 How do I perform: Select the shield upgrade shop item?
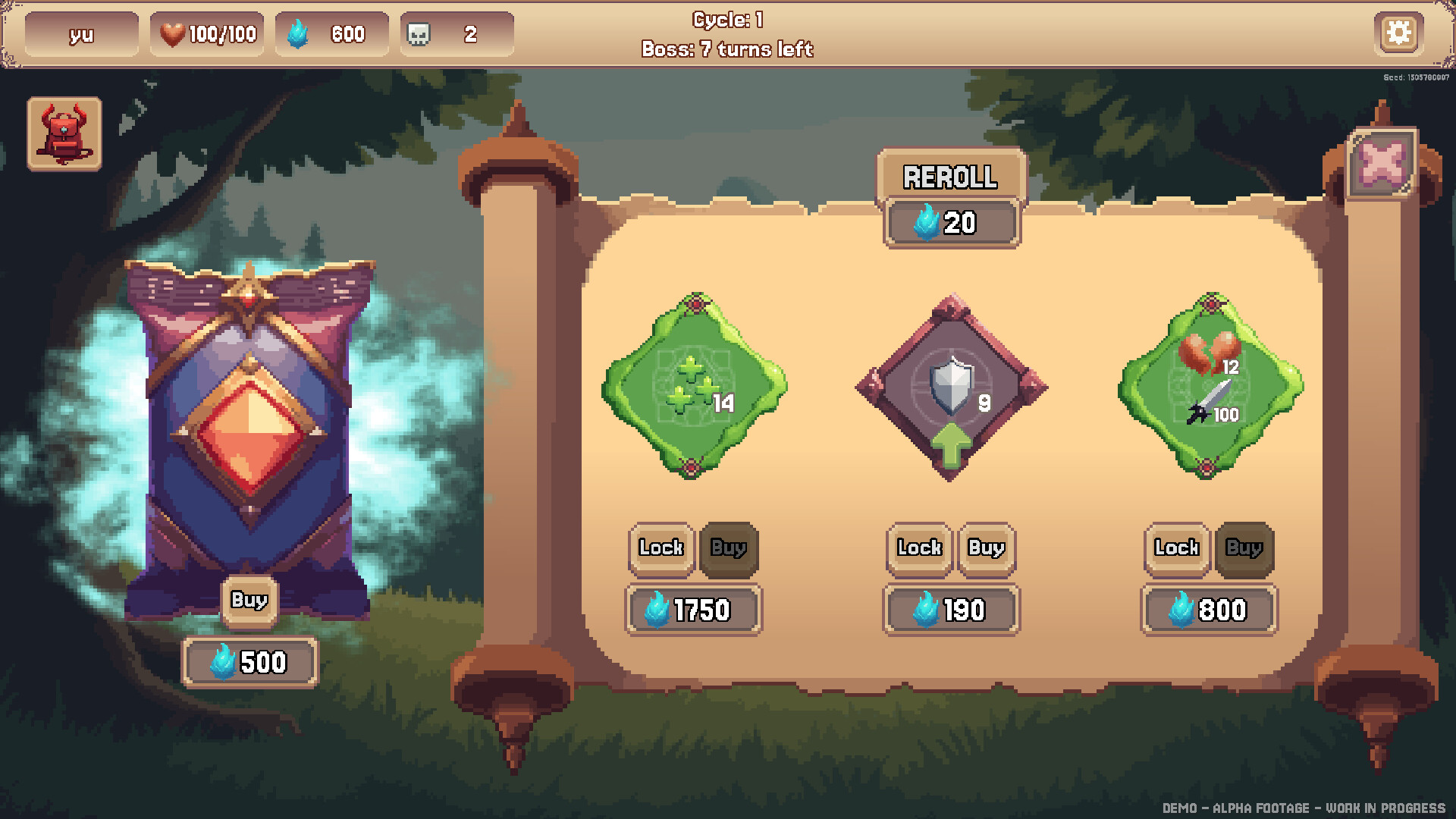(x=952, y=388)
